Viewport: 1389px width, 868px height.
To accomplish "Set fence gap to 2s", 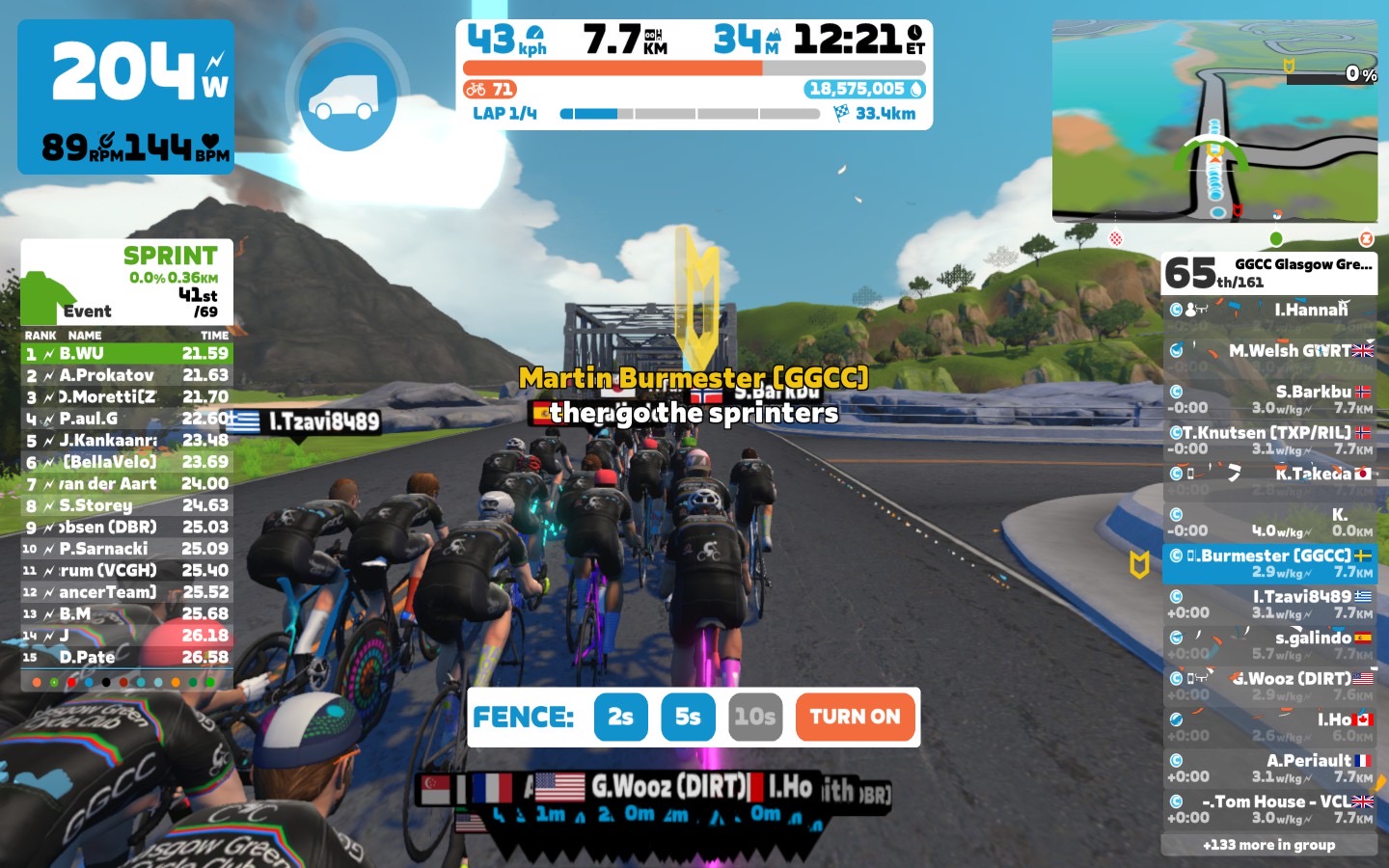I will [620, 718].
